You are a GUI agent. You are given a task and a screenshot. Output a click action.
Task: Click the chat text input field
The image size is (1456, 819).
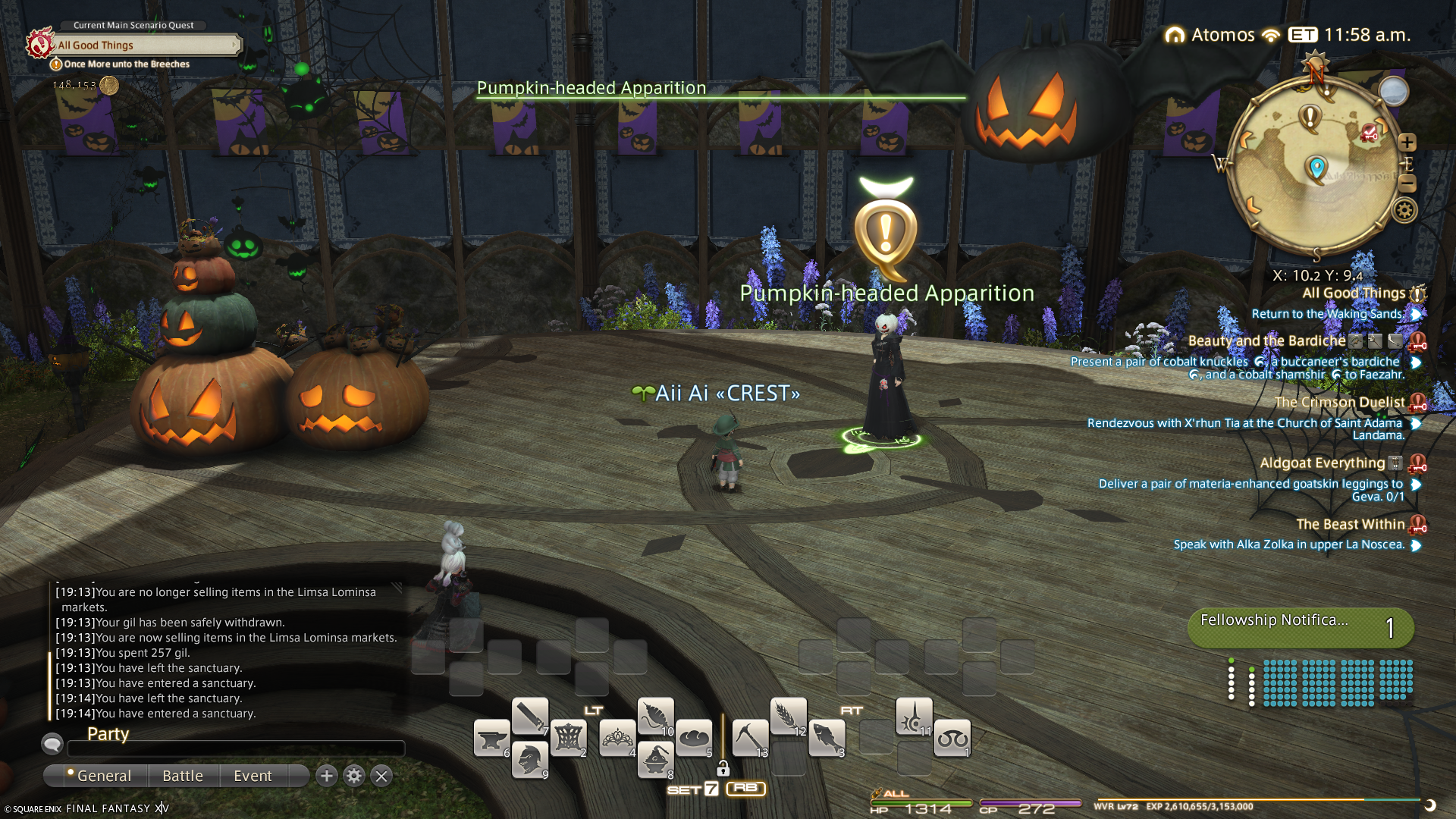click(x=236, y=749)
